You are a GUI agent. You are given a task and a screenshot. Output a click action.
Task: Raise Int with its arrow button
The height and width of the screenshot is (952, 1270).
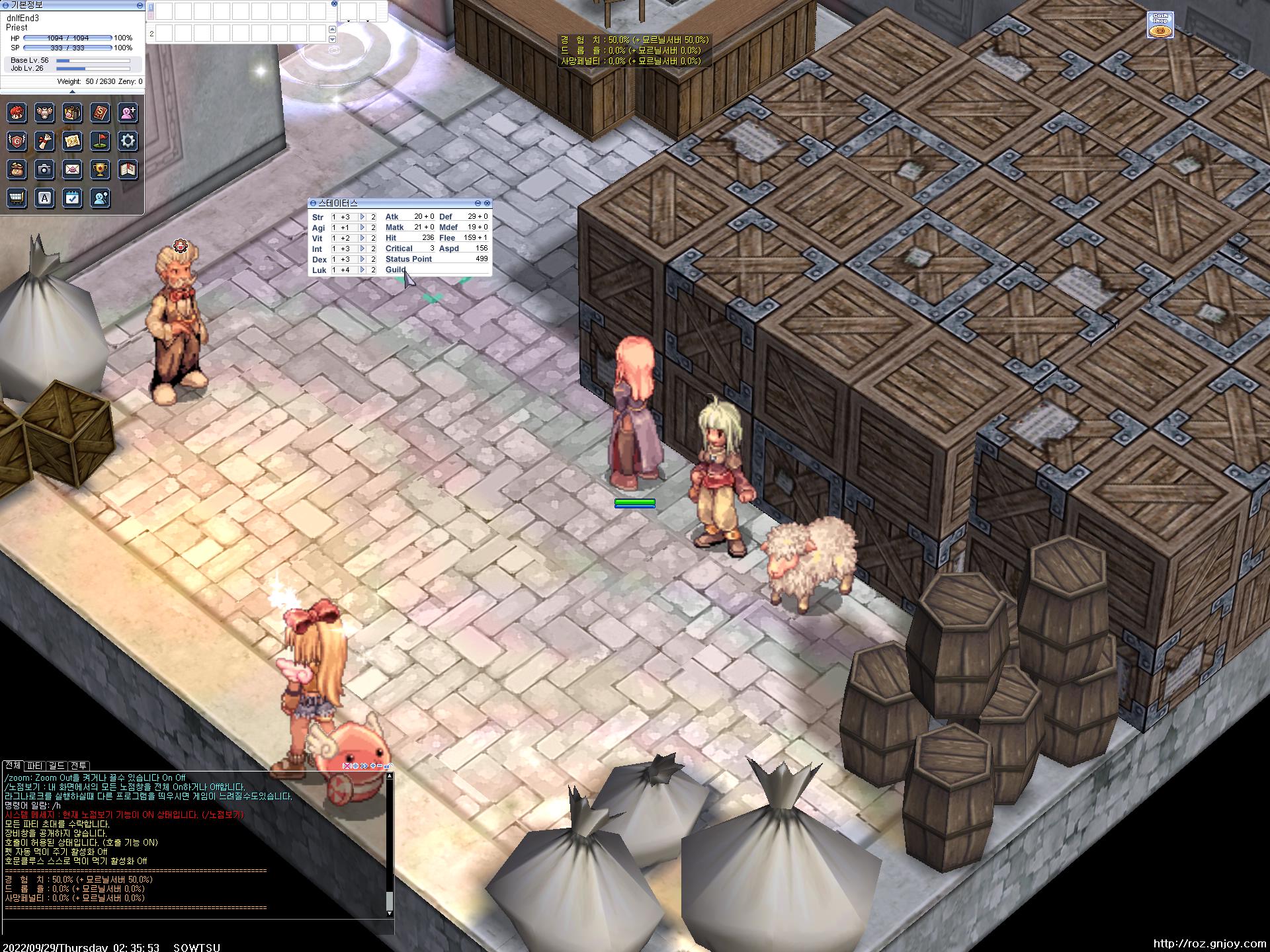pos(362,249)
